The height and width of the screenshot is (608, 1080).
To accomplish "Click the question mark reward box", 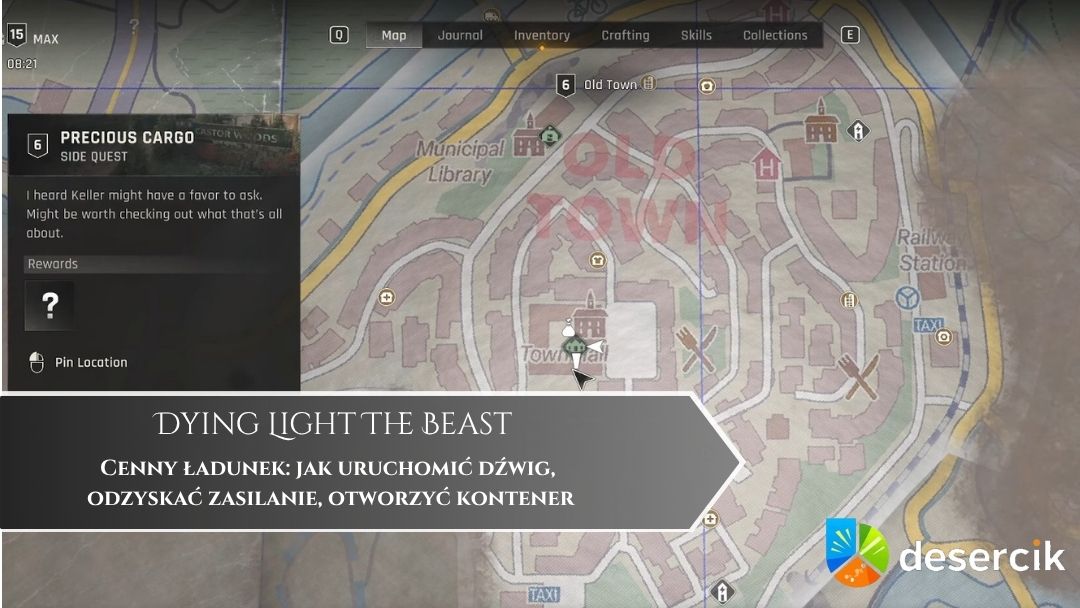I will click(x=49, y=306).
